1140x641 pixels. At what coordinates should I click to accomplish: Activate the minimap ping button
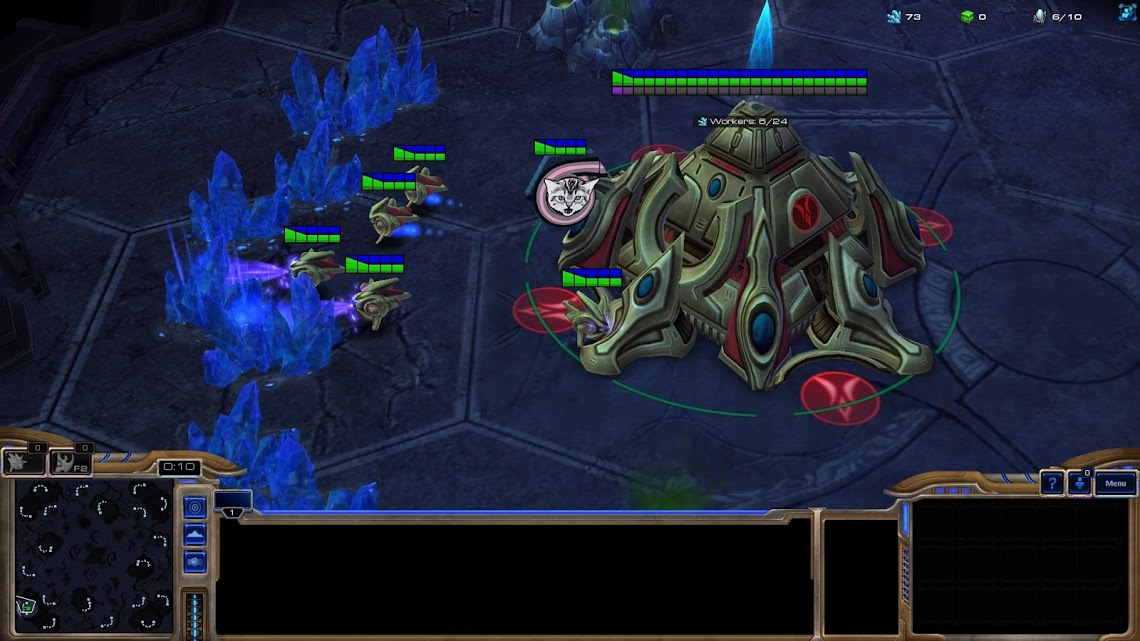[x=195, y=508]
